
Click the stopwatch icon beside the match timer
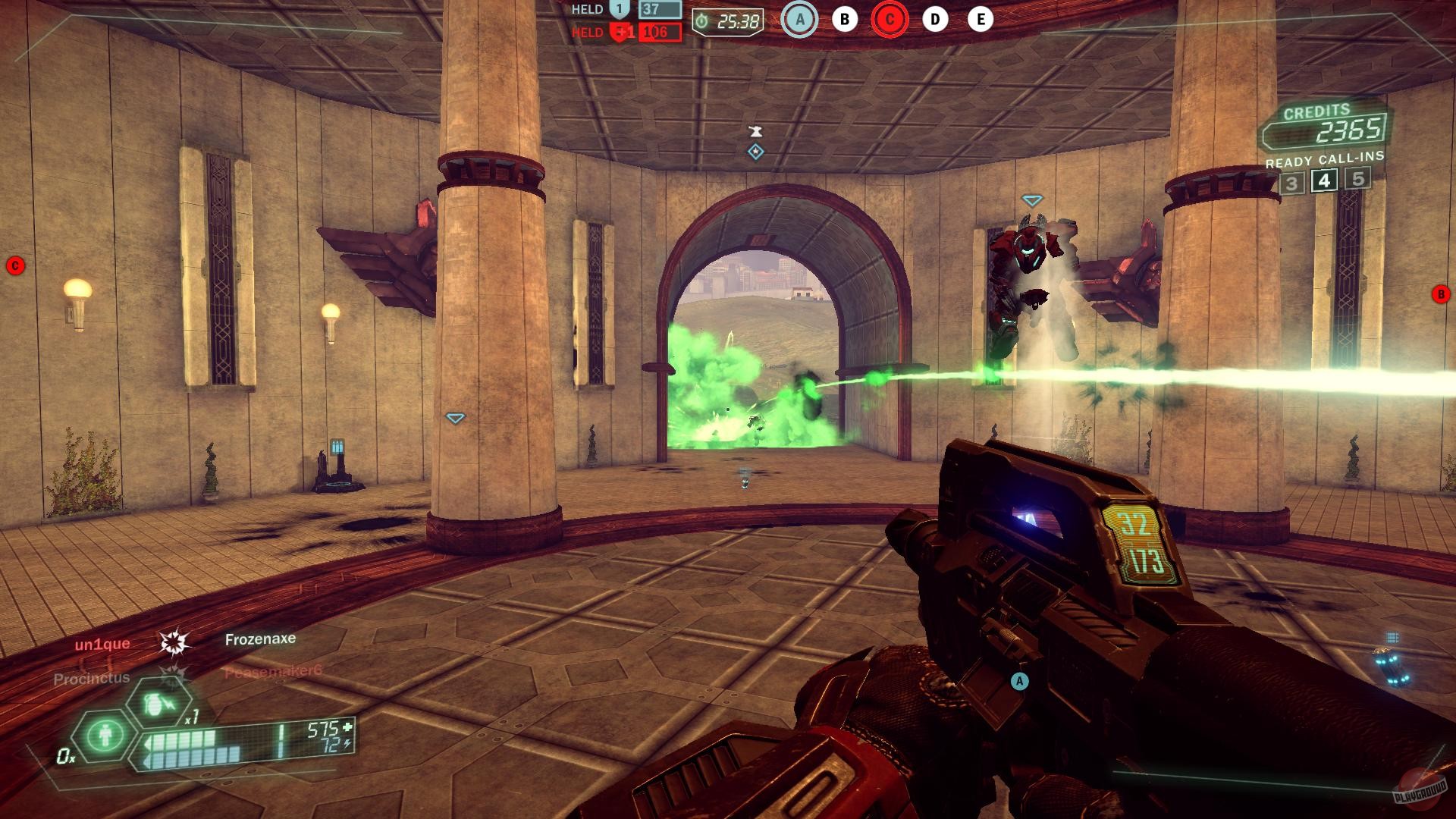[x=701, y=21]
